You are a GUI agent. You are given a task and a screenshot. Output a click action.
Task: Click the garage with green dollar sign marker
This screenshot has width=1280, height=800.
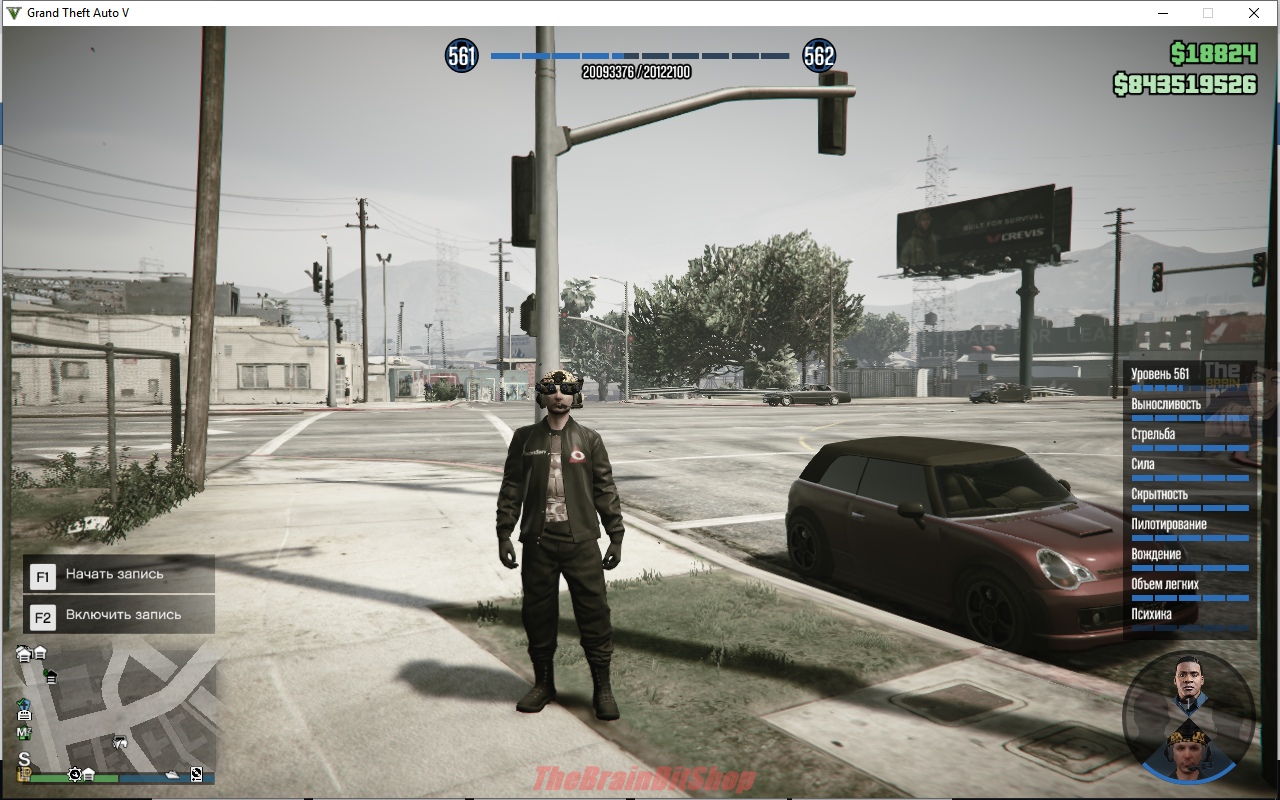coord(49,677)
